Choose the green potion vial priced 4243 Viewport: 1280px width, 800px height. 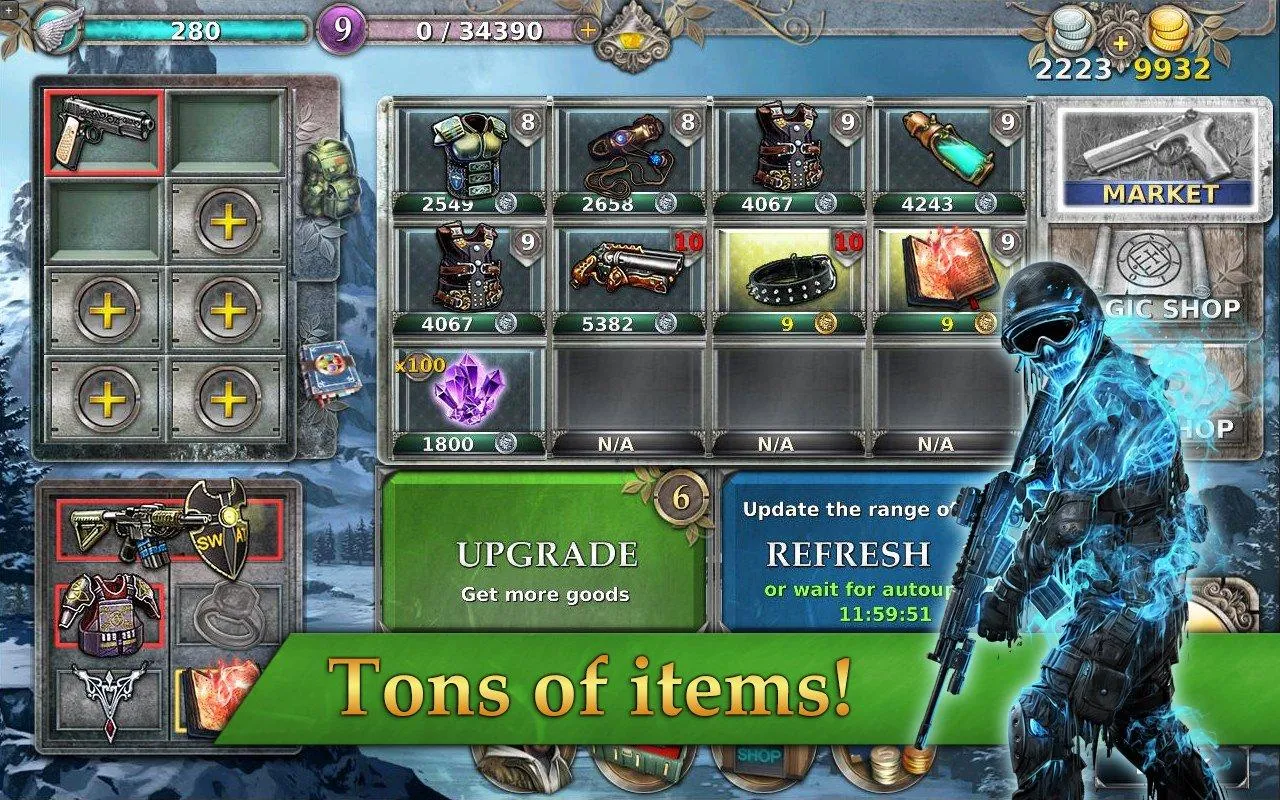pos(948,160)
